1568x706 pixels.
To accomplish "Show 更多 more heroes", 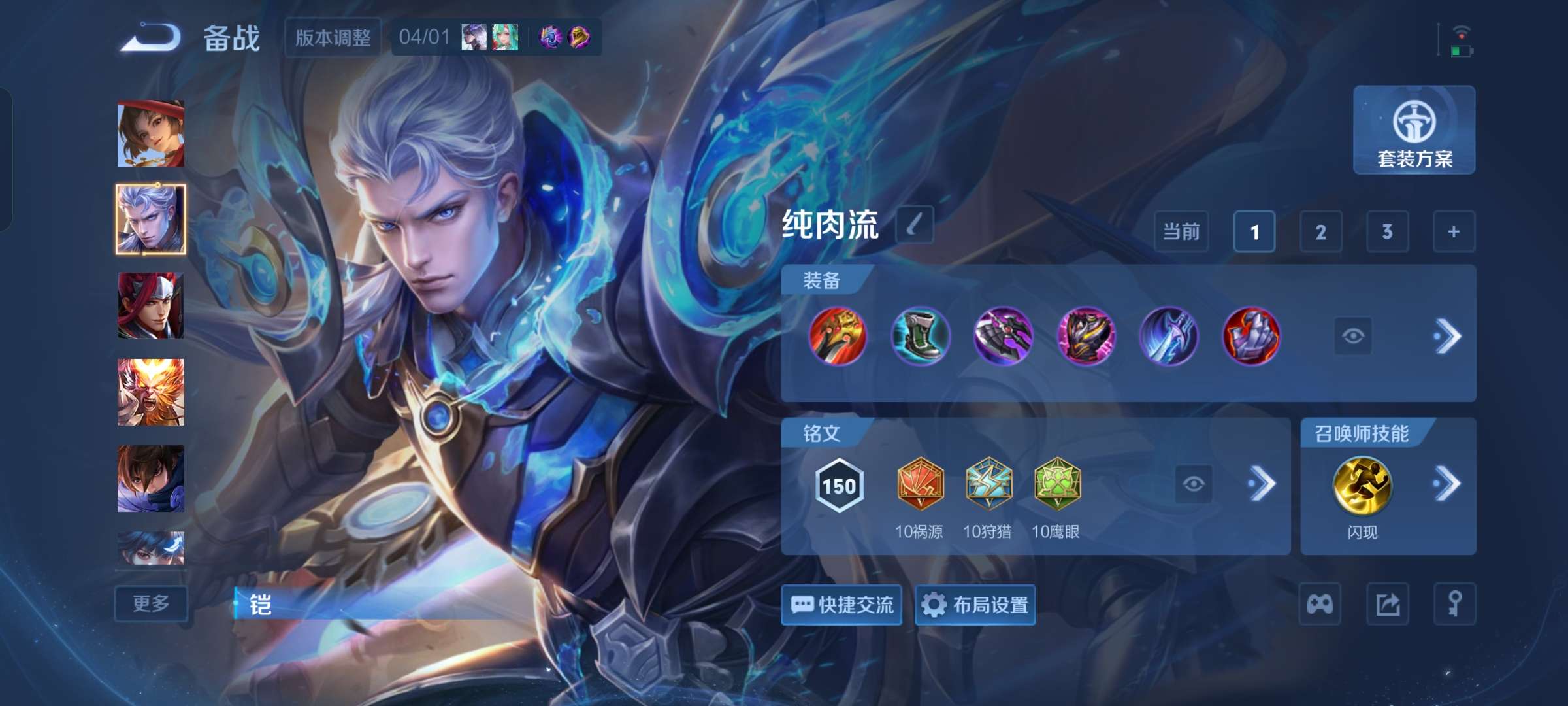I will [151, 603].
